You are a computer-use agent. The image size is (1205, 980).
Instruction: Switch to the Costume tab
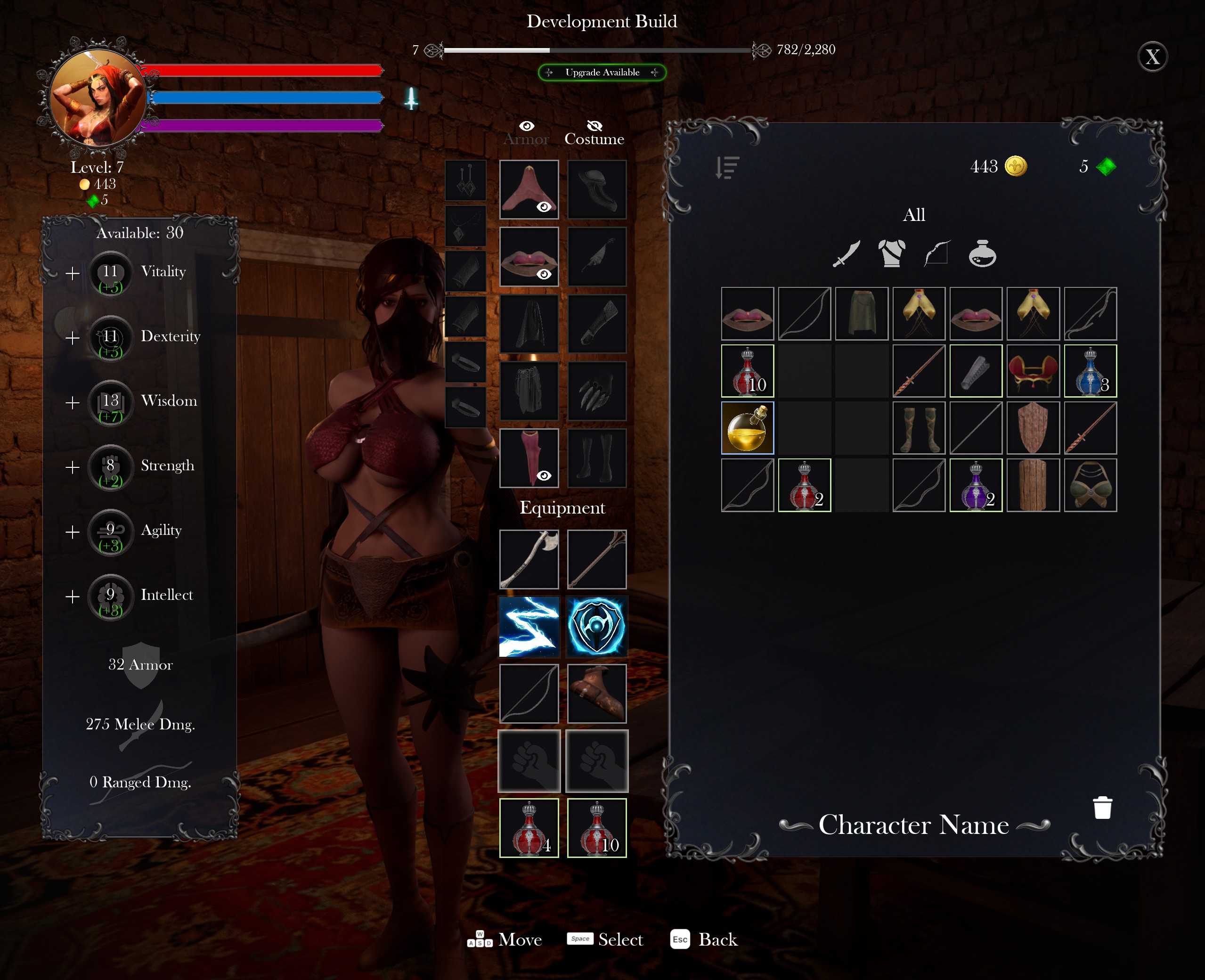tap(594, 133)
